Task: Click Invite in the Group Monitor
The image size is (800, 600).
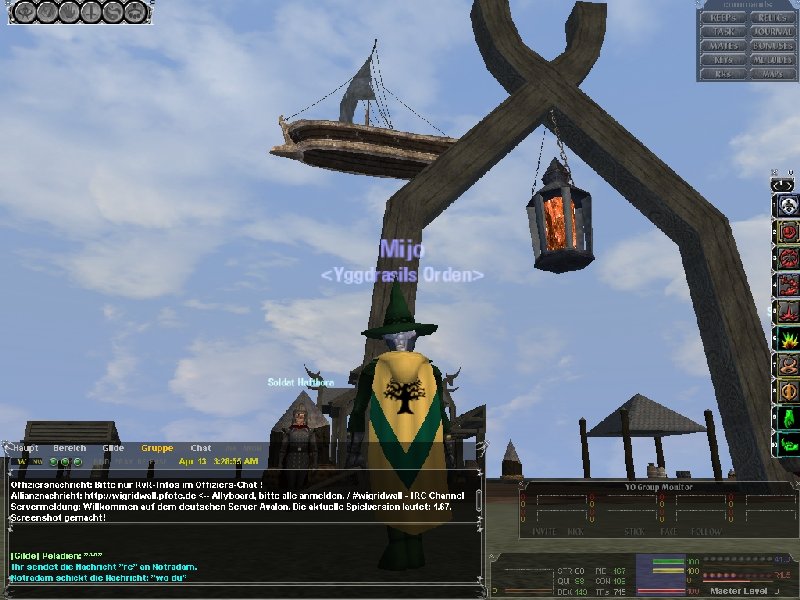Action: (x=545, y=533)
